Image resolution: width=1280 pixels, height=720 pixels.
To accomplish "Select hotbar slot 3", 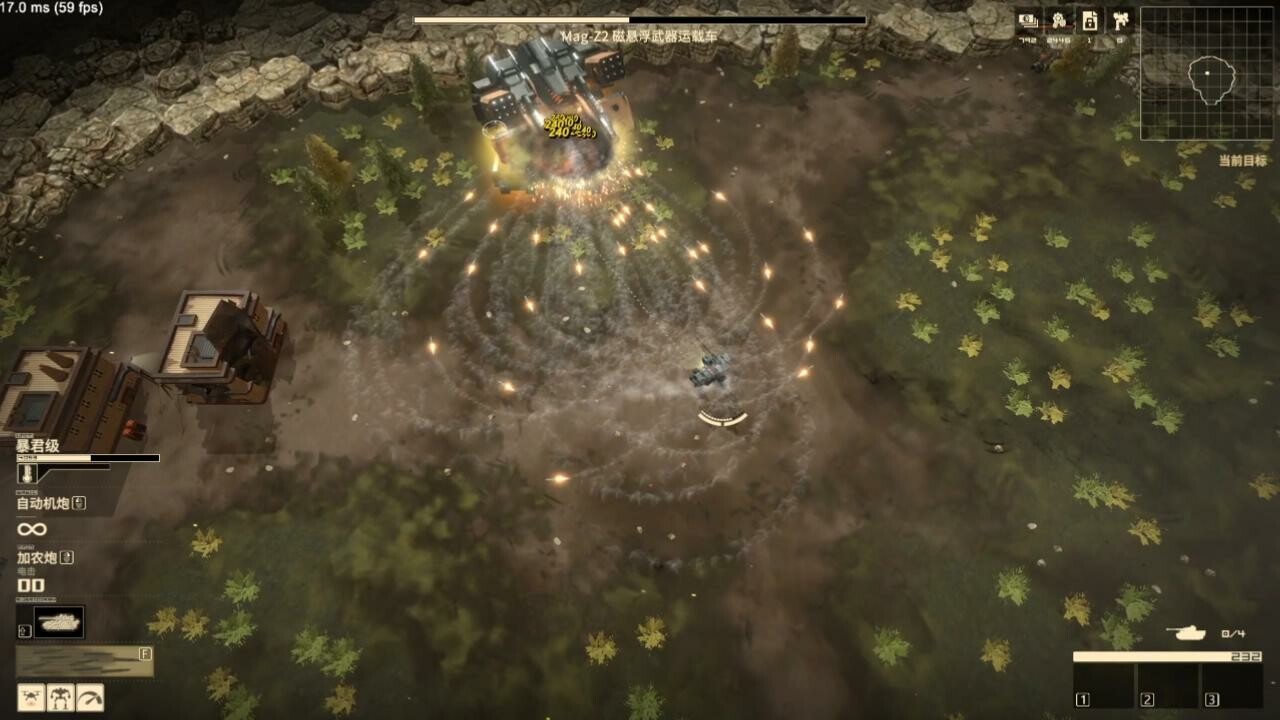I will pos(1232,684).
